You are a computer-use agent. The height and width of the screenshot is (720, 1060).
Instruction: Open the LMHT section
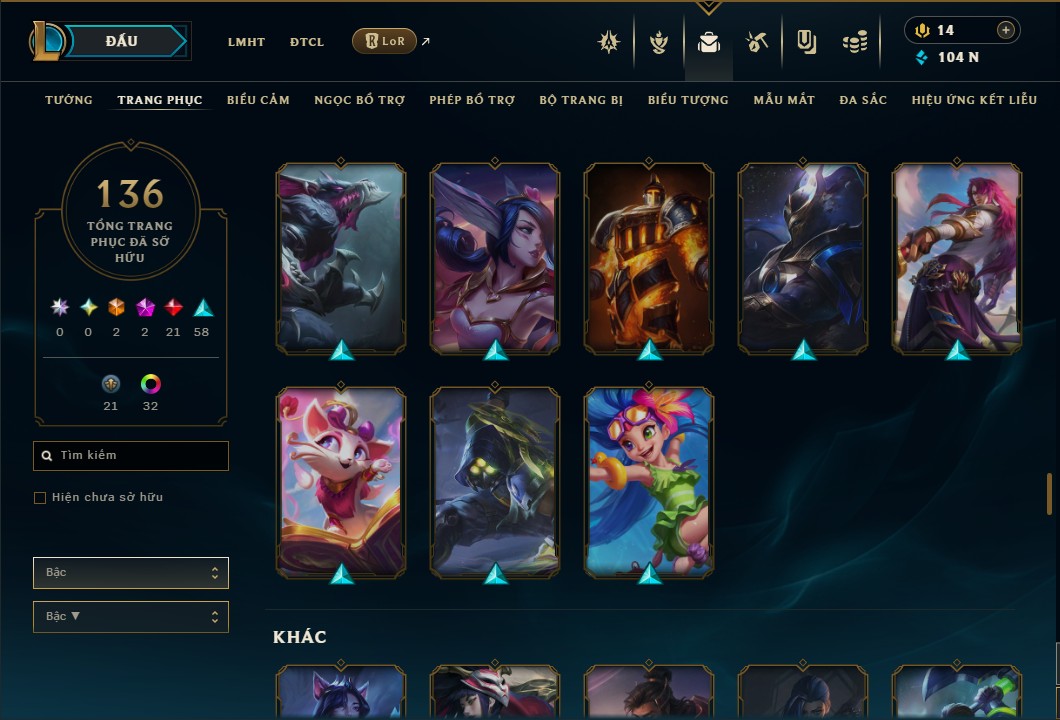[x=246, y=42]
